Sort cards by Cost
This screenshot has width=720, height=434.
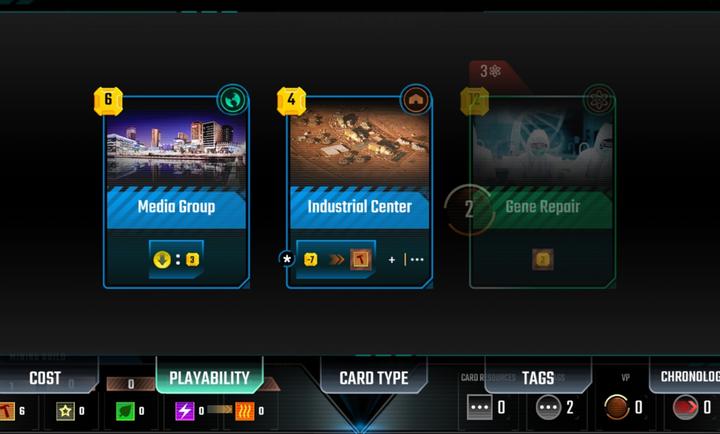(45, 378)
